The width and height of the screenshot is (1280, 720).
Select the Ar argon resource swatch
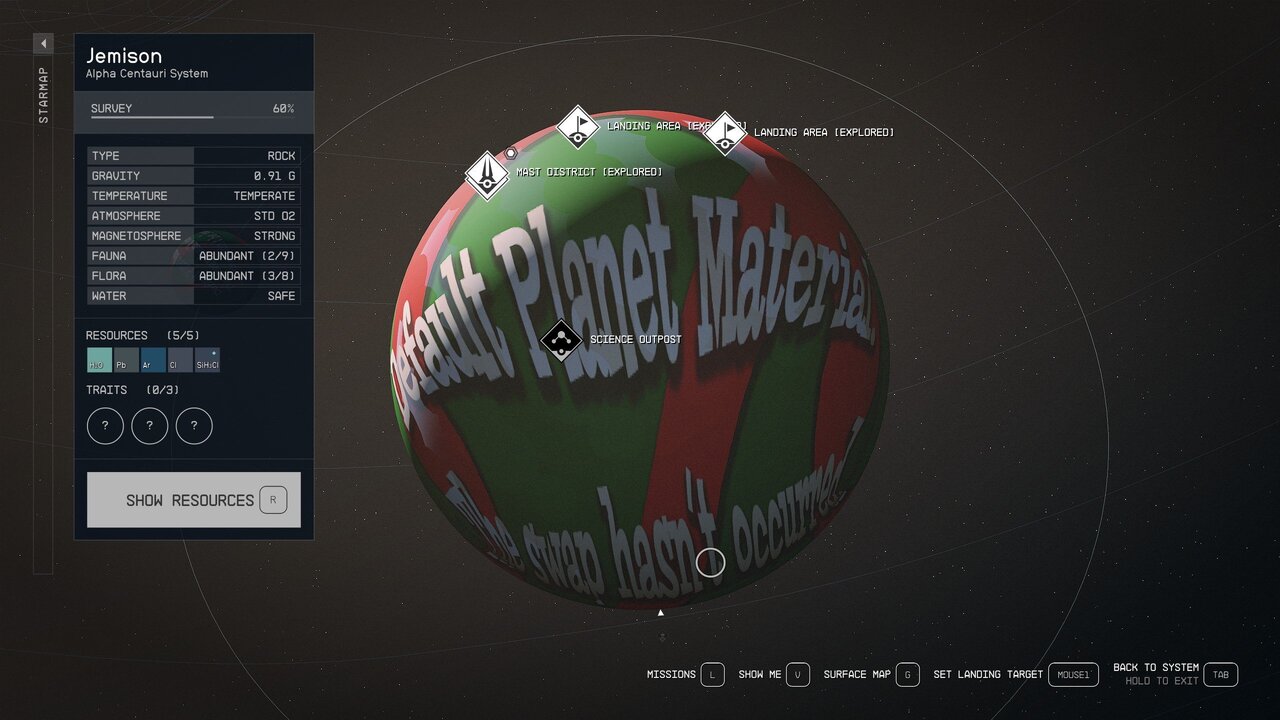[x=153, y=360]
